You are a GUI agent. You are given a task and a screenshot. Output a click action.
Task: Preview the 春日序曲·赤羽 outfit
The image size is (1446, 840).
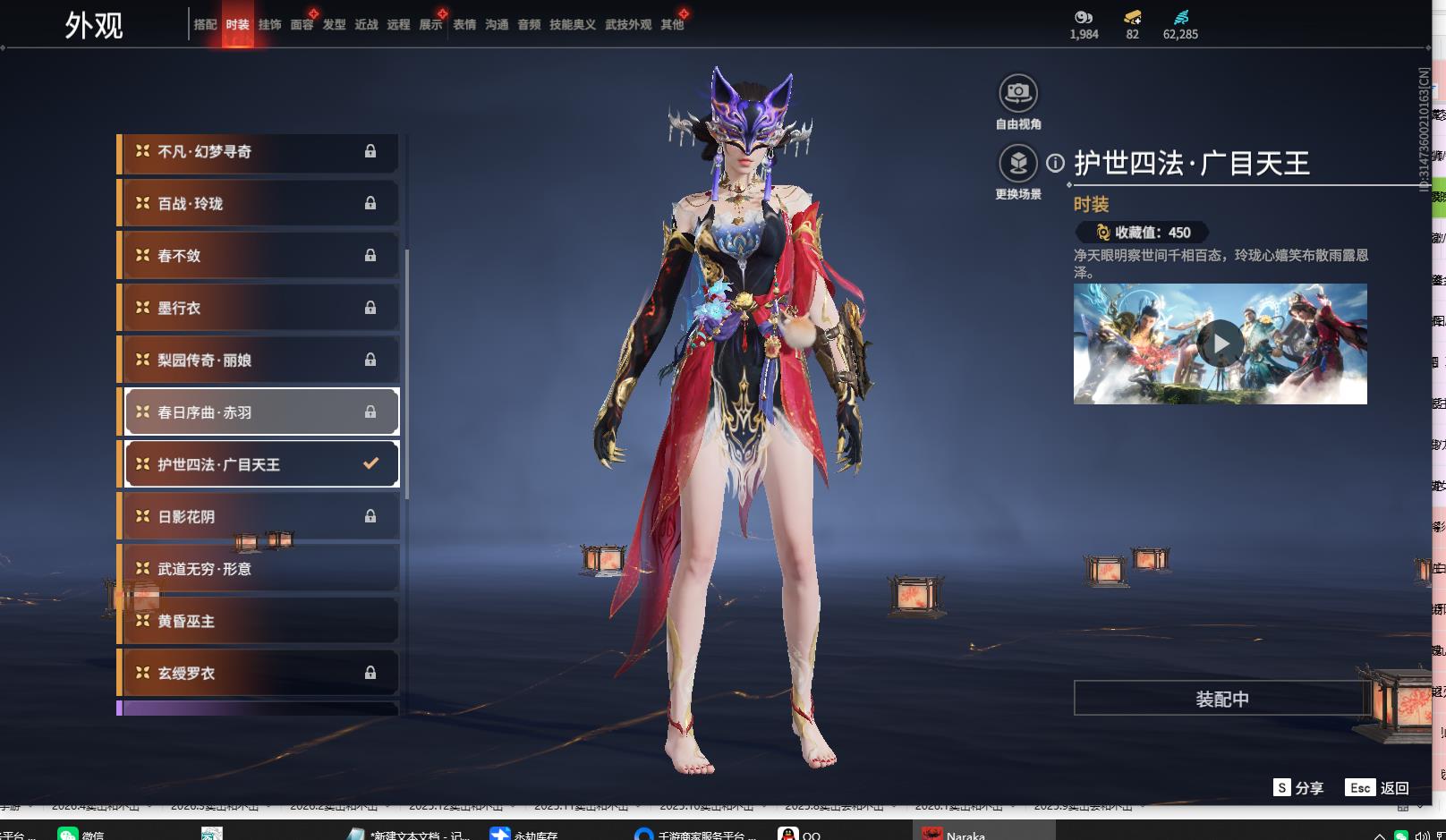pos(259,412)
